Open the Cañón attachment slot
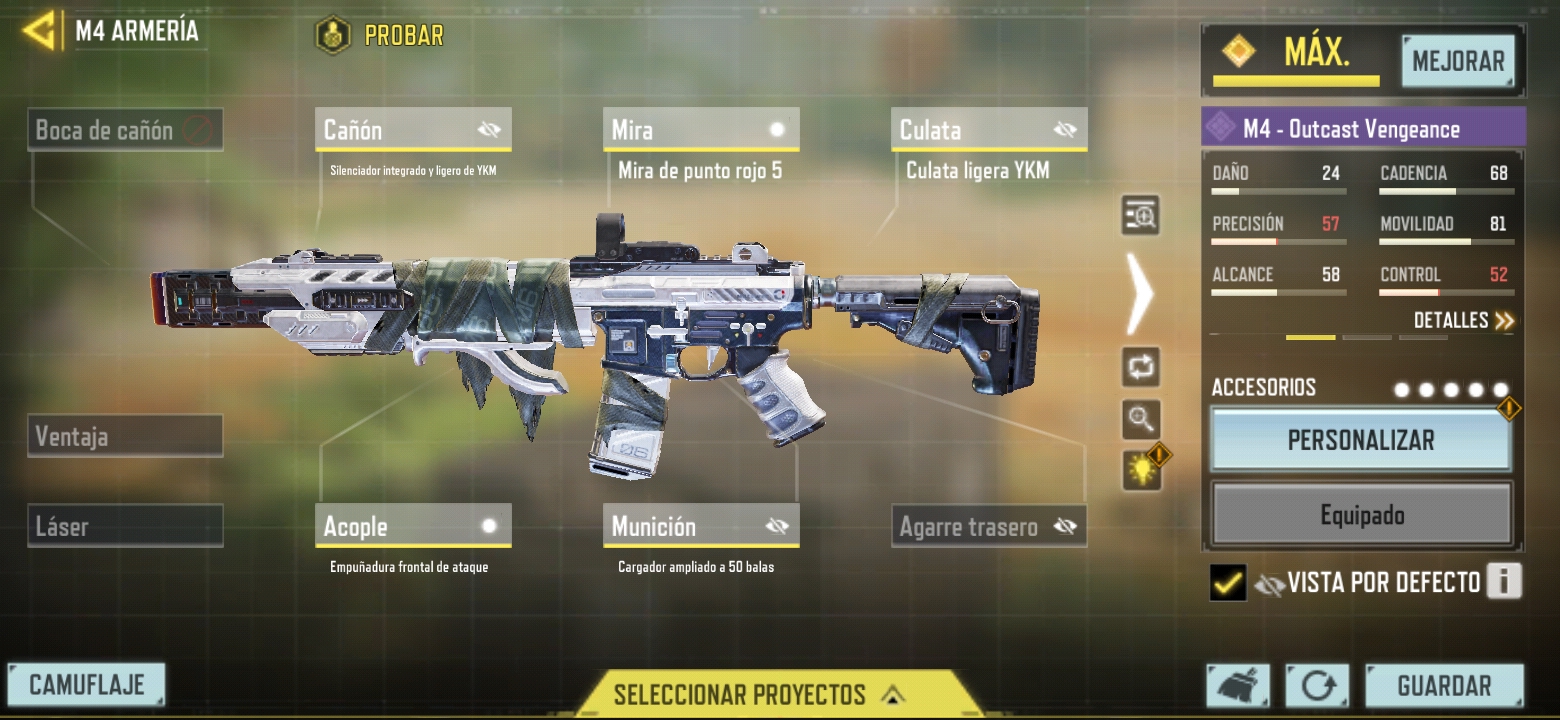1560x720 pixels. (x=413, y=130)
